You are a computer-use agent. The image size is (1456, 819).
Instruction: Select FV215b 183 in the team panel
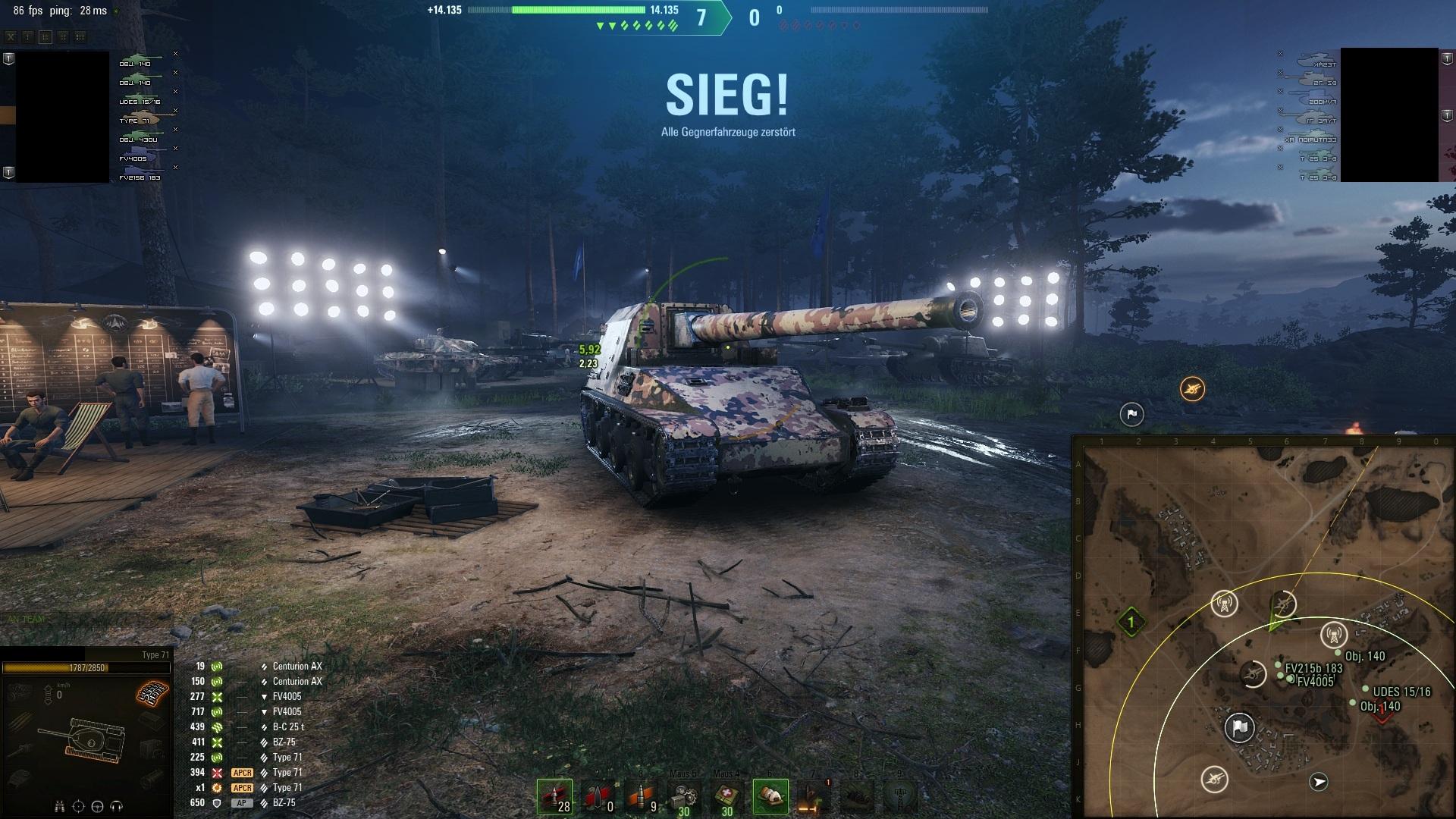[x=140, y=176]
